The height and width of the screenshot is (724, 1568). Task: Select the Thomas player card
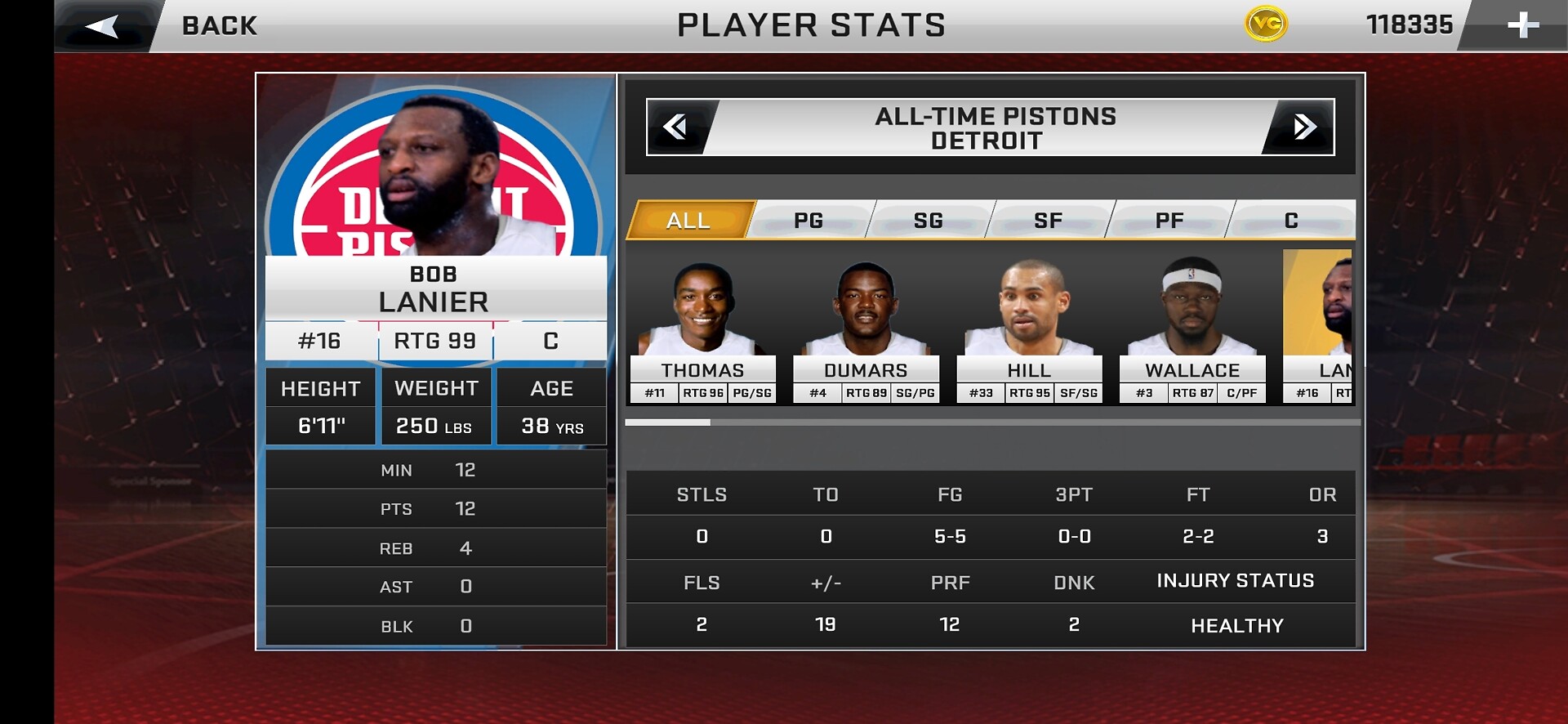702,331
